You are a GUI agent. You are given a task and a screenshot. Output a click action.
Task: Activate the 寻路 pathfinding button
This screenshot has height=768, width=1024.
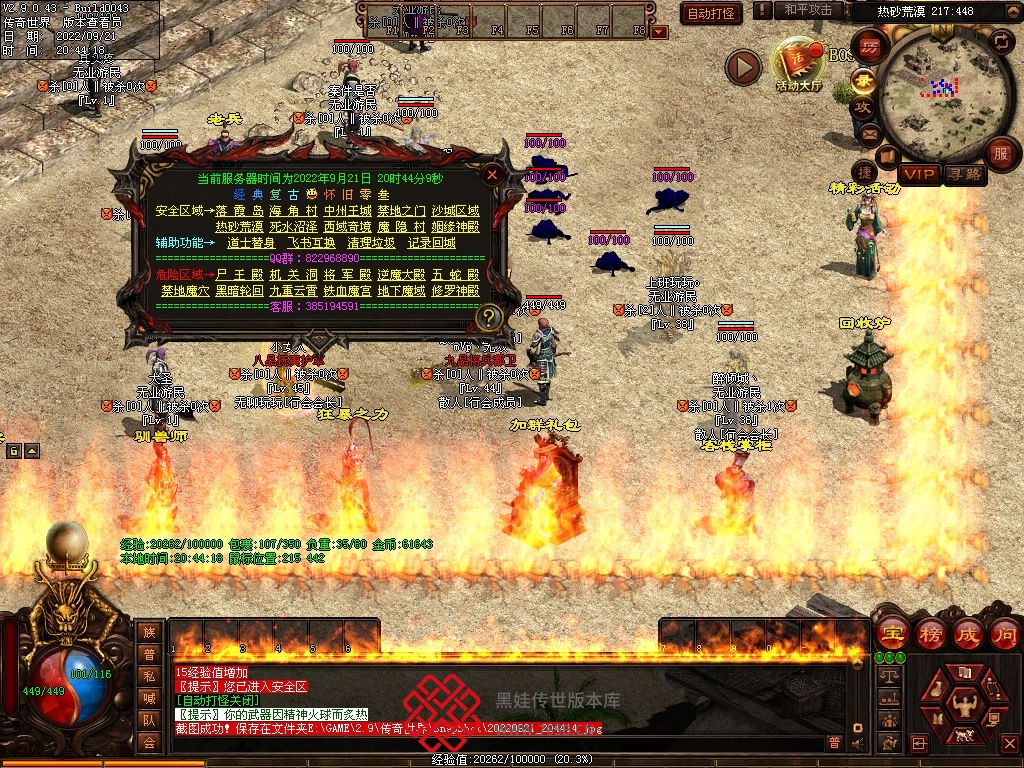(965, 174)
